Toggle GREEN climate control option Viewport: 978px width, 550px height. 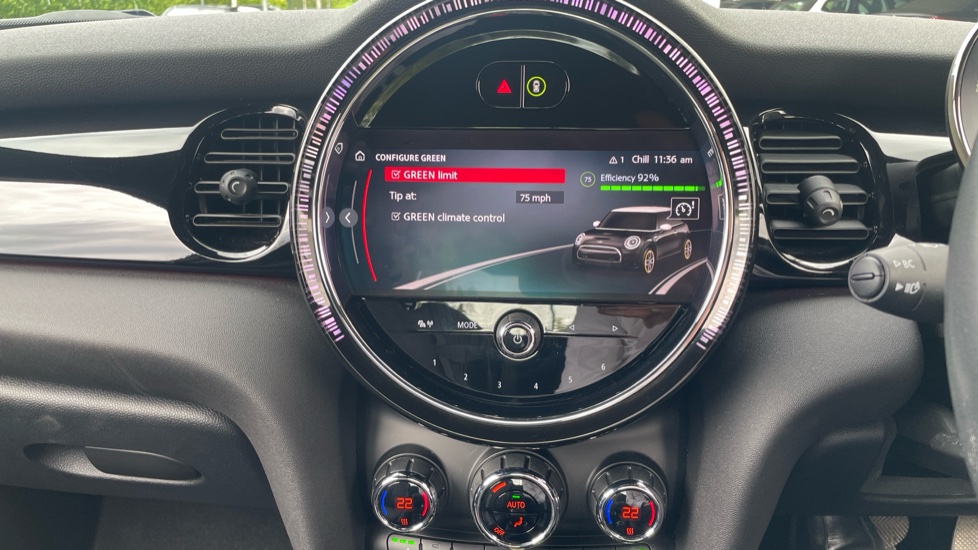[396, 217]
